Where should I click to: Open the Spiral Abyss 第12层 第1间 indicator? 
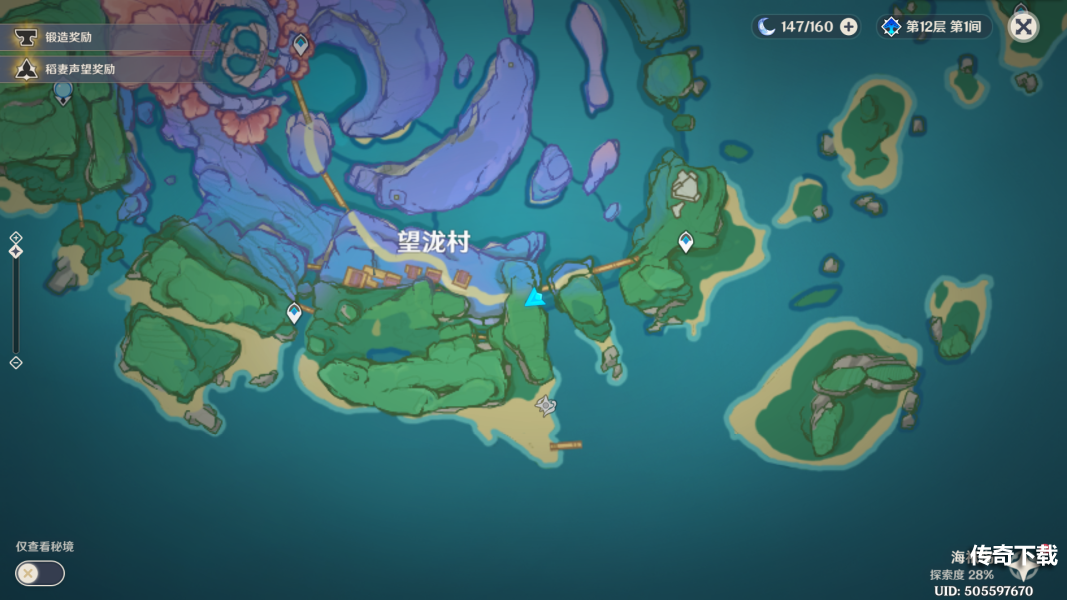933,27
